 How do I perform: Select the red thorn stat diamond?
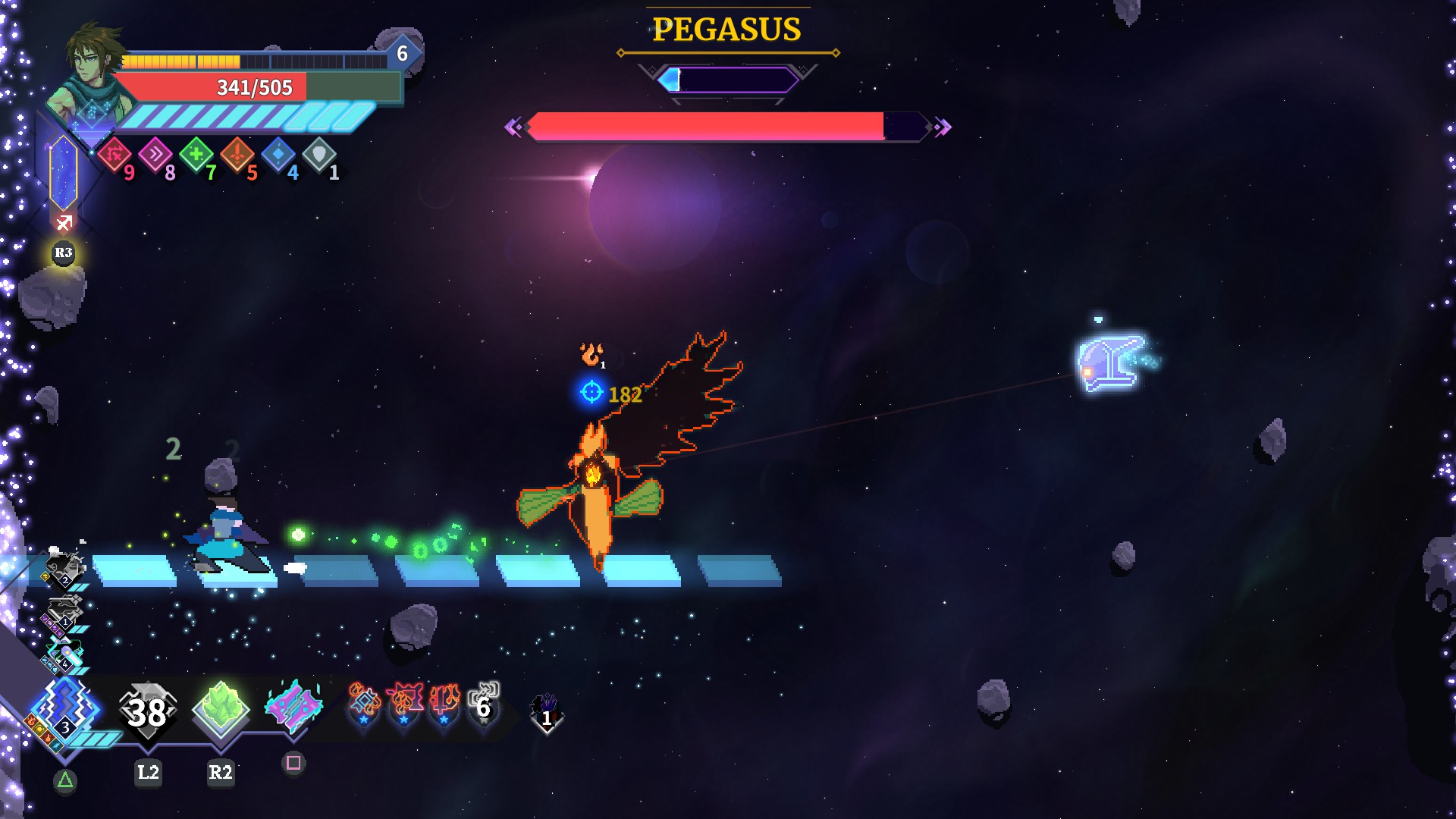[115, 155]
